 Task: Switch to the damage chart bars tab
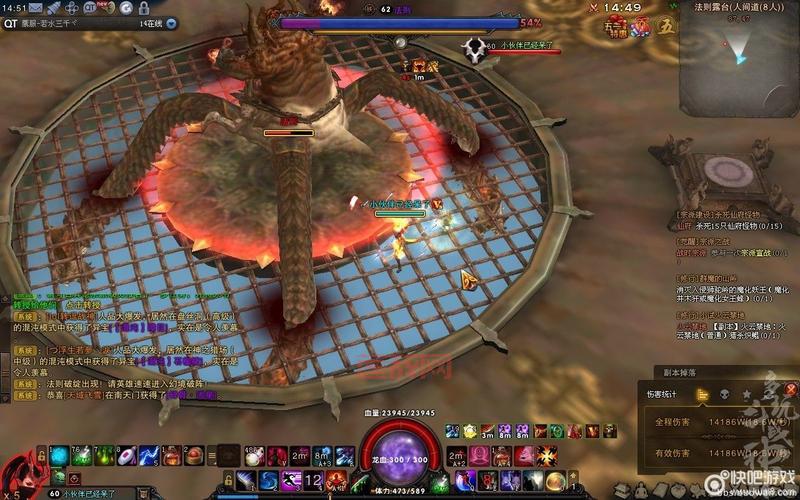pyautogui.click(x=702, y=394)
